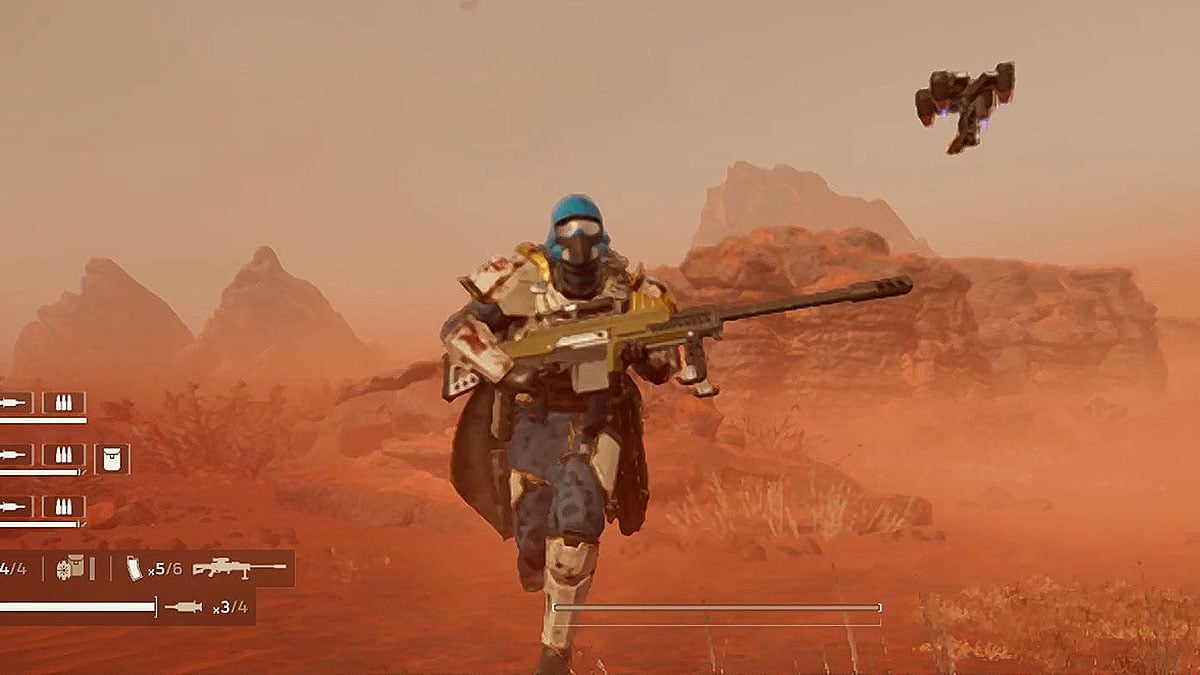Select the supply pack equipment icon
The image size is (1200, 675).
pyautogui.click(x=70, y=568)
